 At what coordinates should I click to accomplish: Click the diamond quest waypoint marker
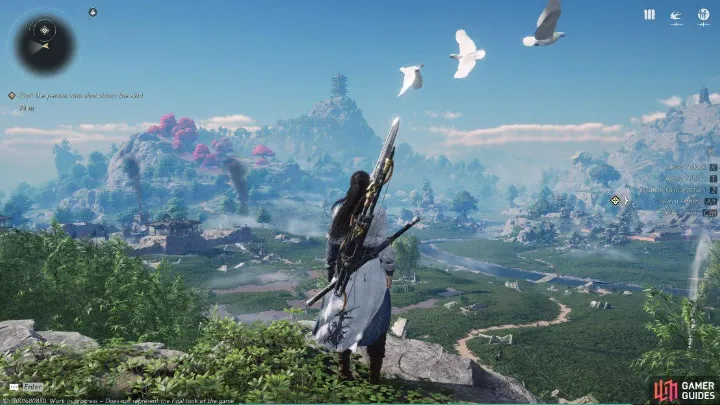(x=614, y=200)
